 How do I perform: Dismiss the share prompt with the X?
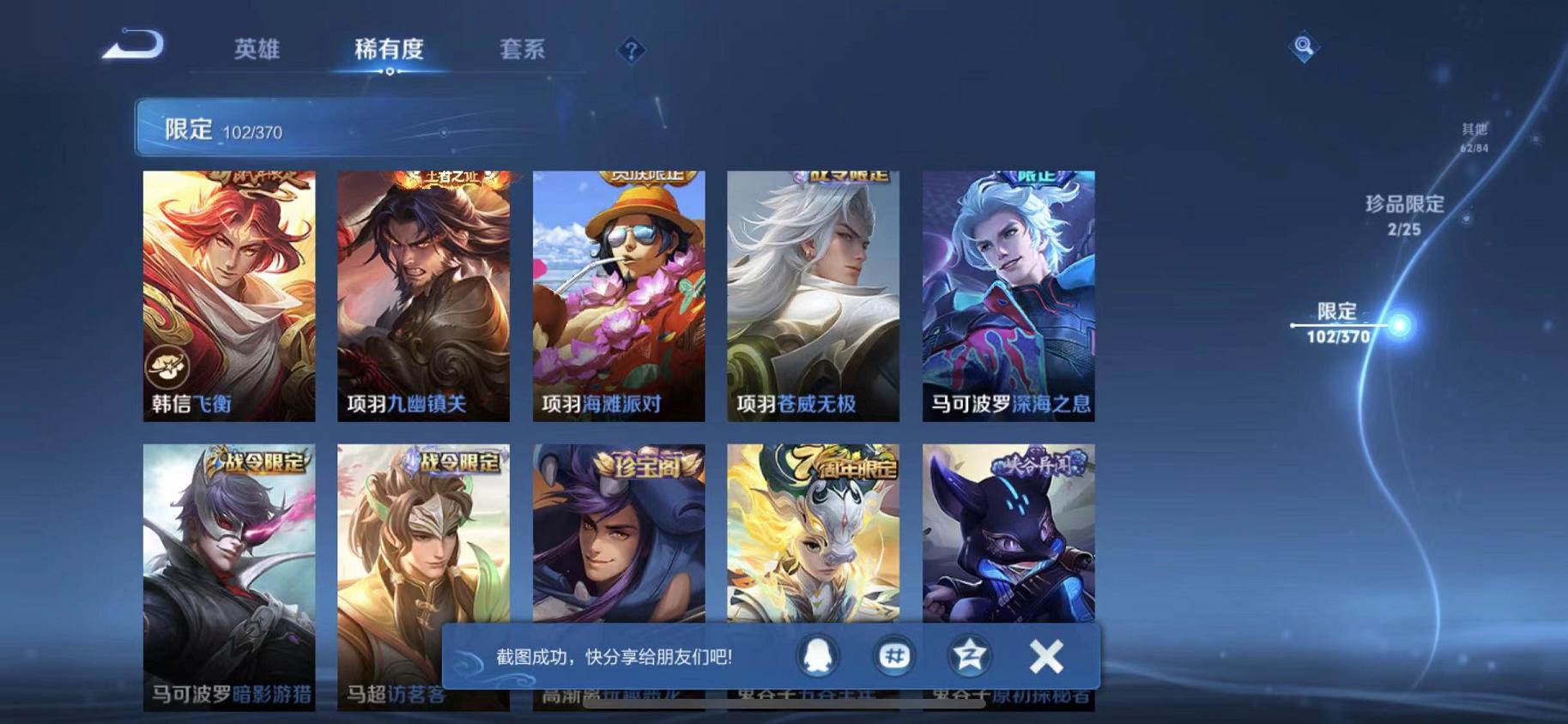pos(1046,655)
